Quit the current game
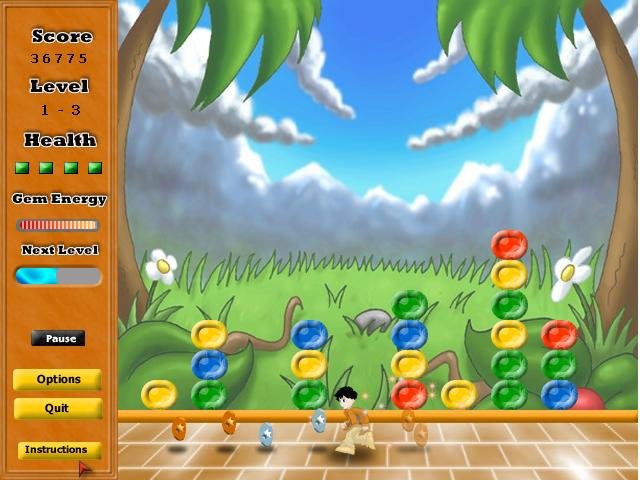The width and height of the screenshot is (640, 480). [58, 409]
